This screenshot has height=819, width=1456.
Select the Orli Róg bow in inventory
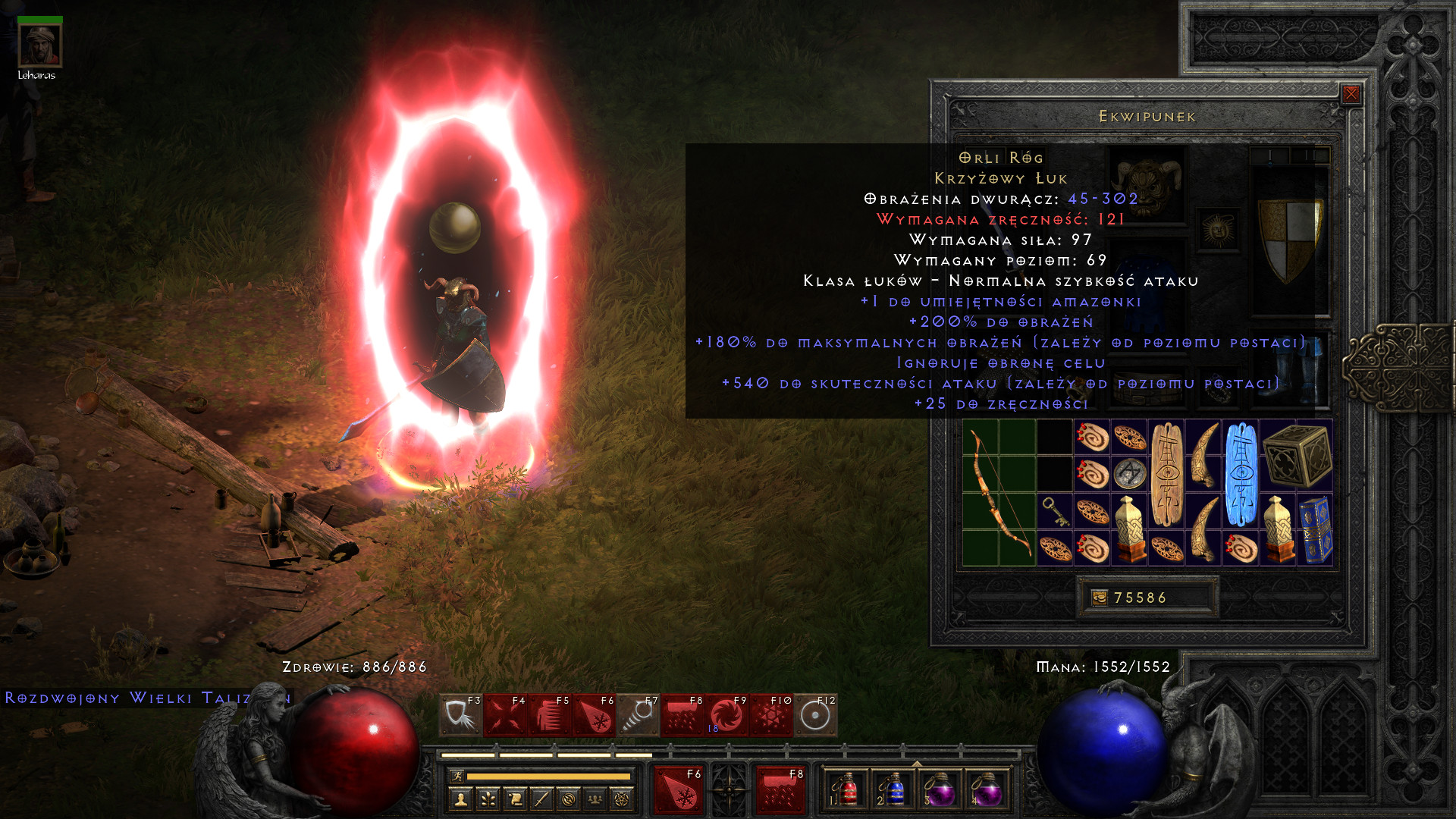pos(999,494)
